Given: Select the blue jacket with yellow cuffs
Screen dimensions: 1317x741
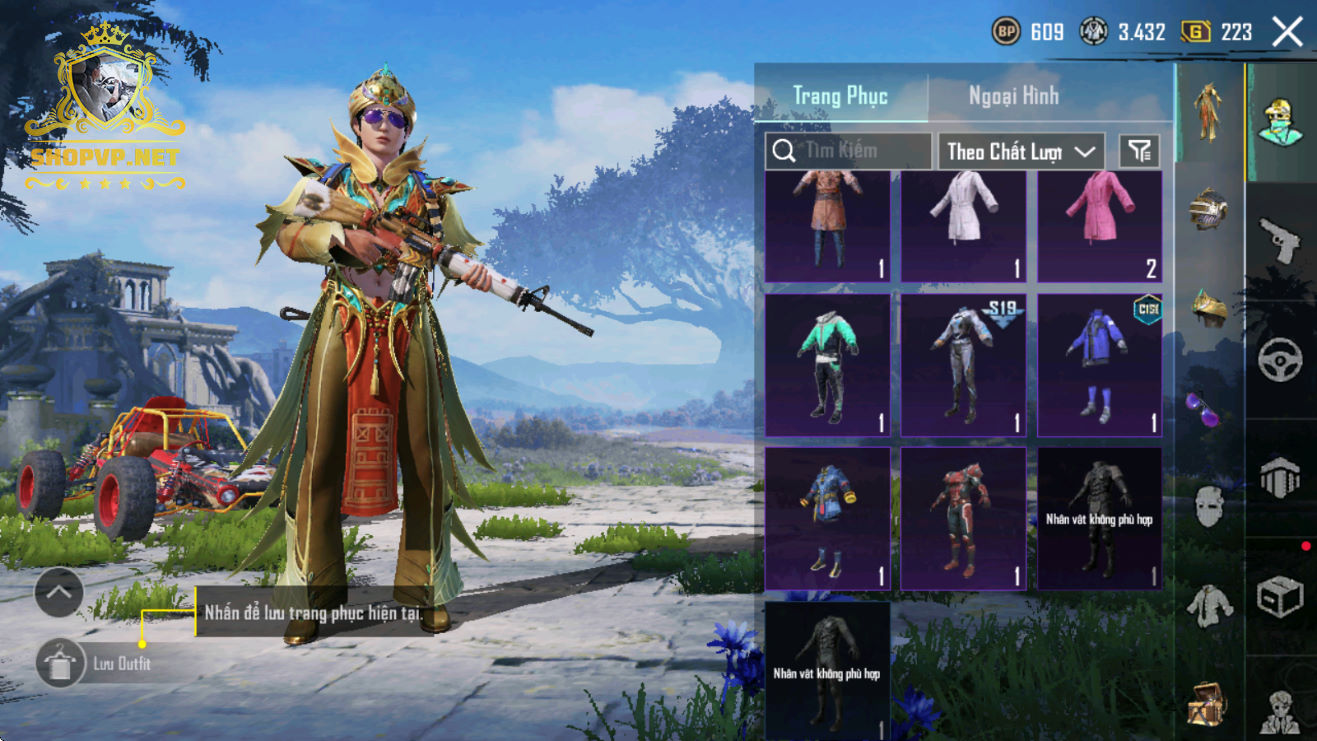Looking at the screenshot, I should point(827,518).
